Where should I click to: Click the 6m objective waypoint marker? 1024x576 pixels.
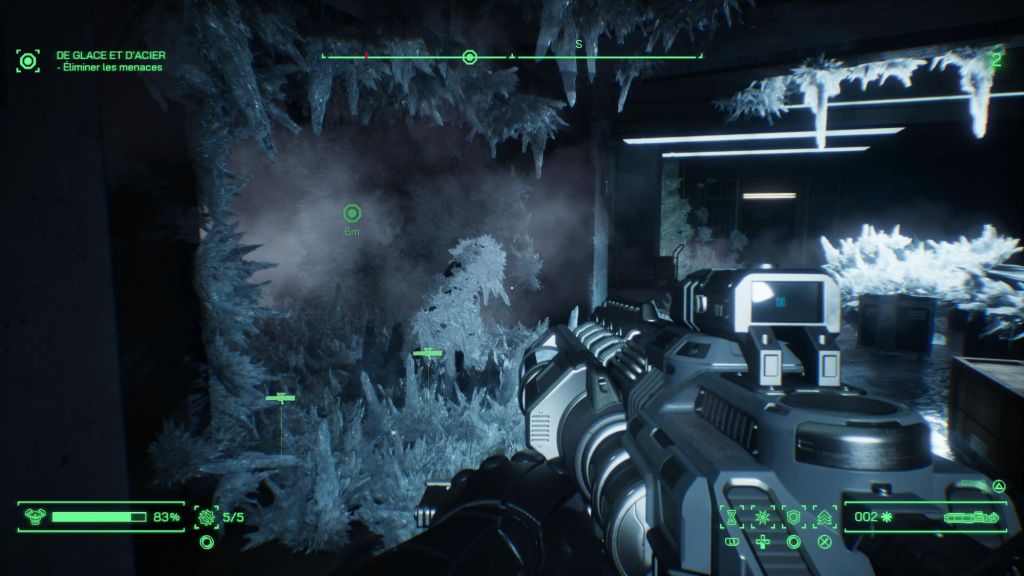(x=351, y=213)
